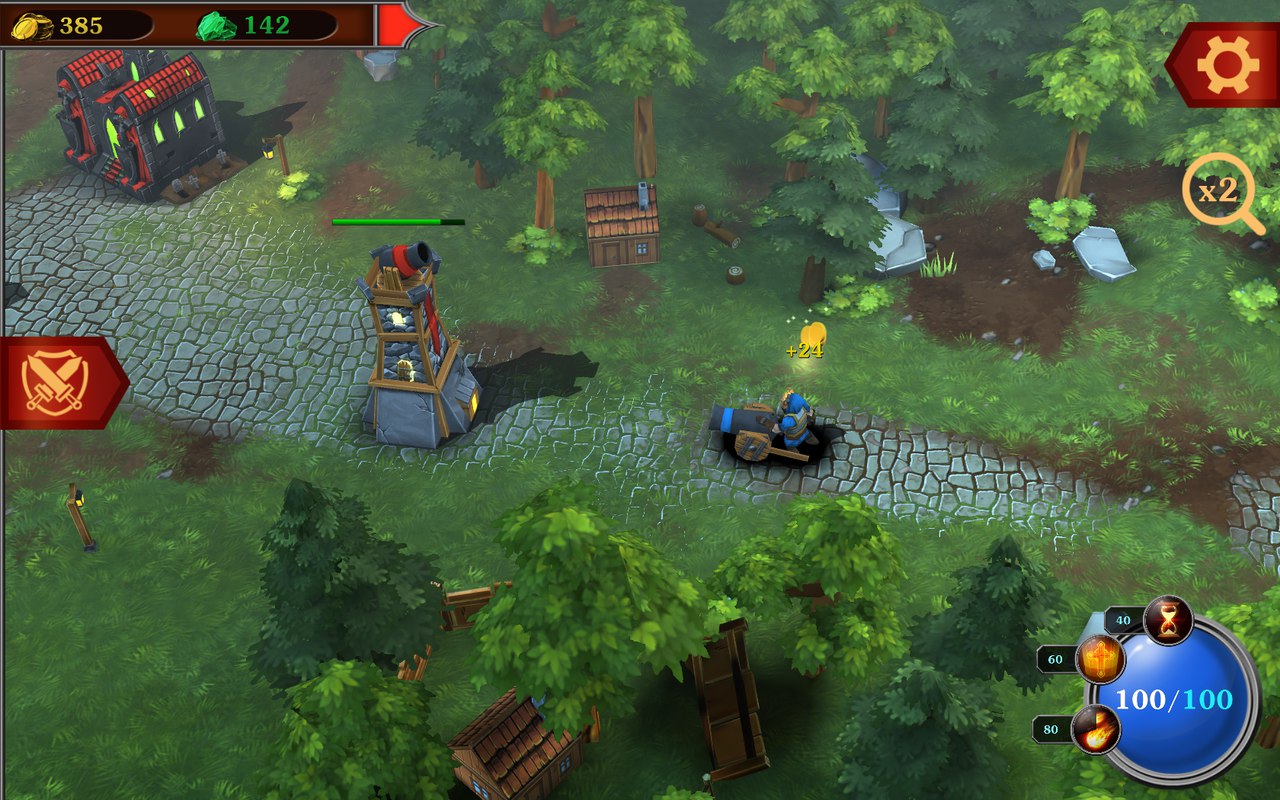Expand the red arrow resource panel tab

tap(400, 24)
